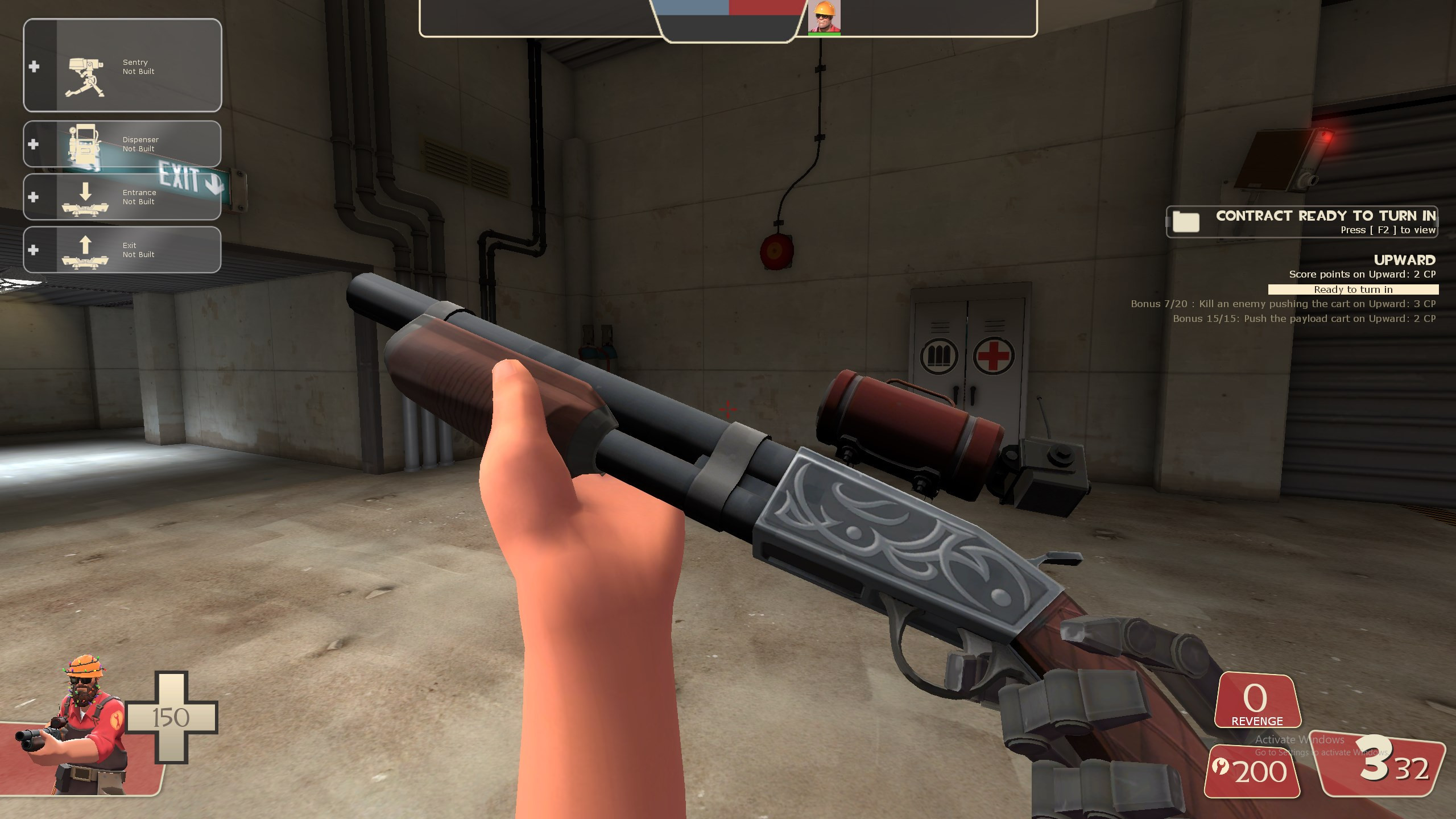1456x819 pixels.
Task: Toggle the plus next to Sentry Not Built
Action: [35, 67]
